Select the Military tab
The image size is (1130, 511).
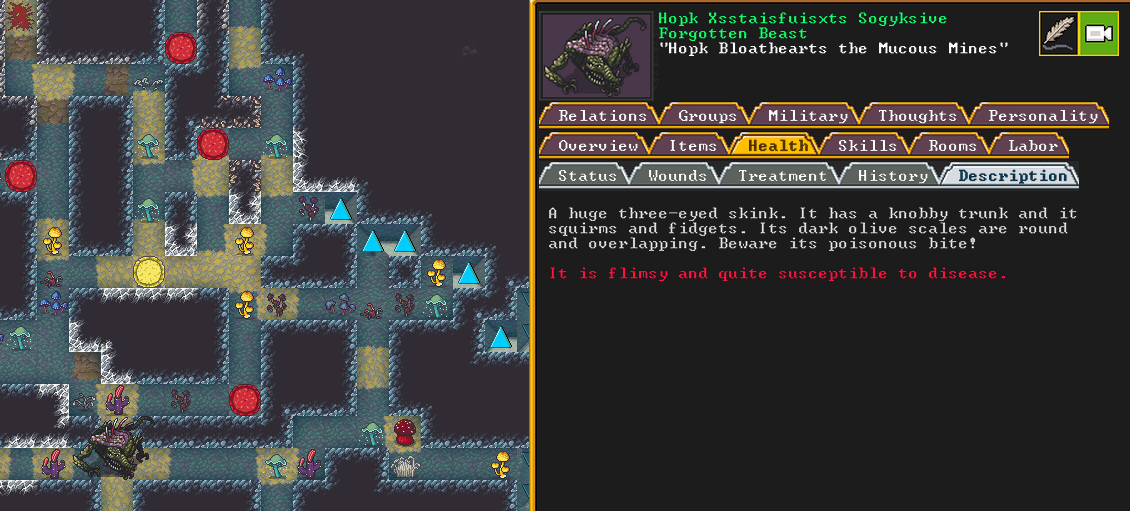point(807,116)
